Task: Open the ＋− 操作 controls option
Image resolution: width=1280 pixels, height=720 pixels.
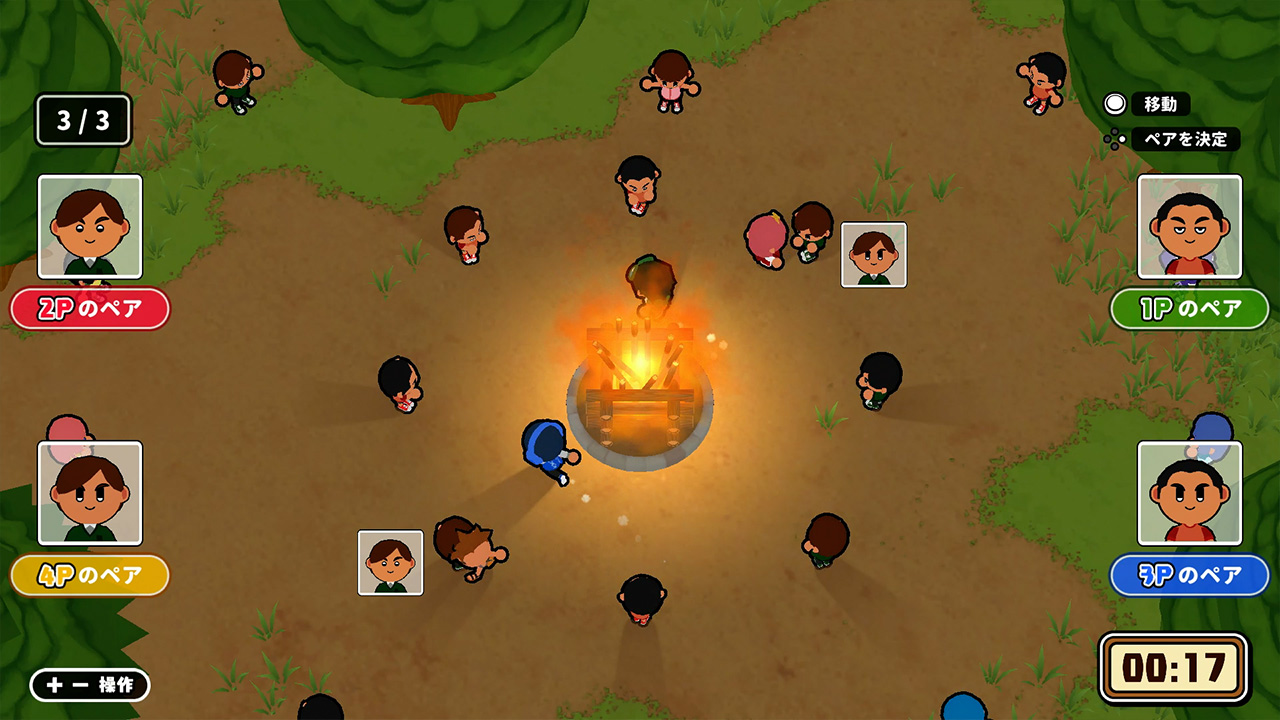Action: click(88, 686)
